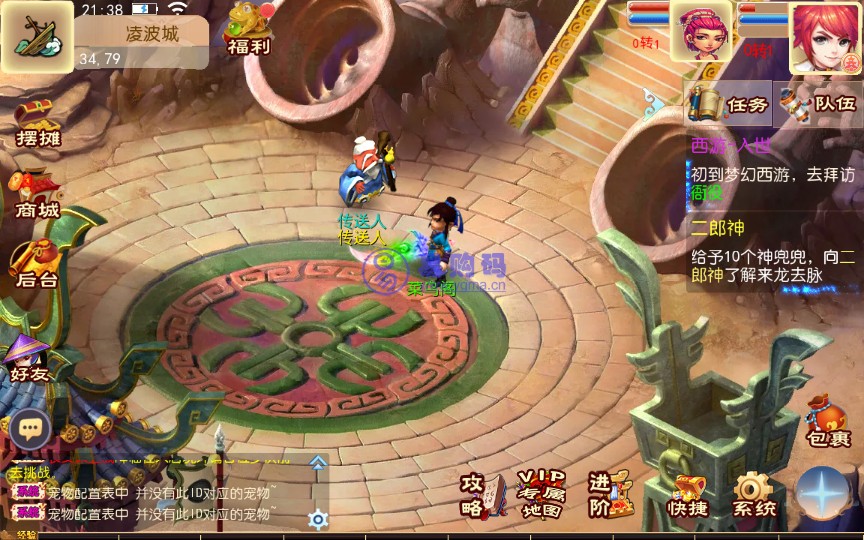This screenshot has width=864, height=540.
Task: Open the 福利 welfare rewards icon
Action: point(248,28)
